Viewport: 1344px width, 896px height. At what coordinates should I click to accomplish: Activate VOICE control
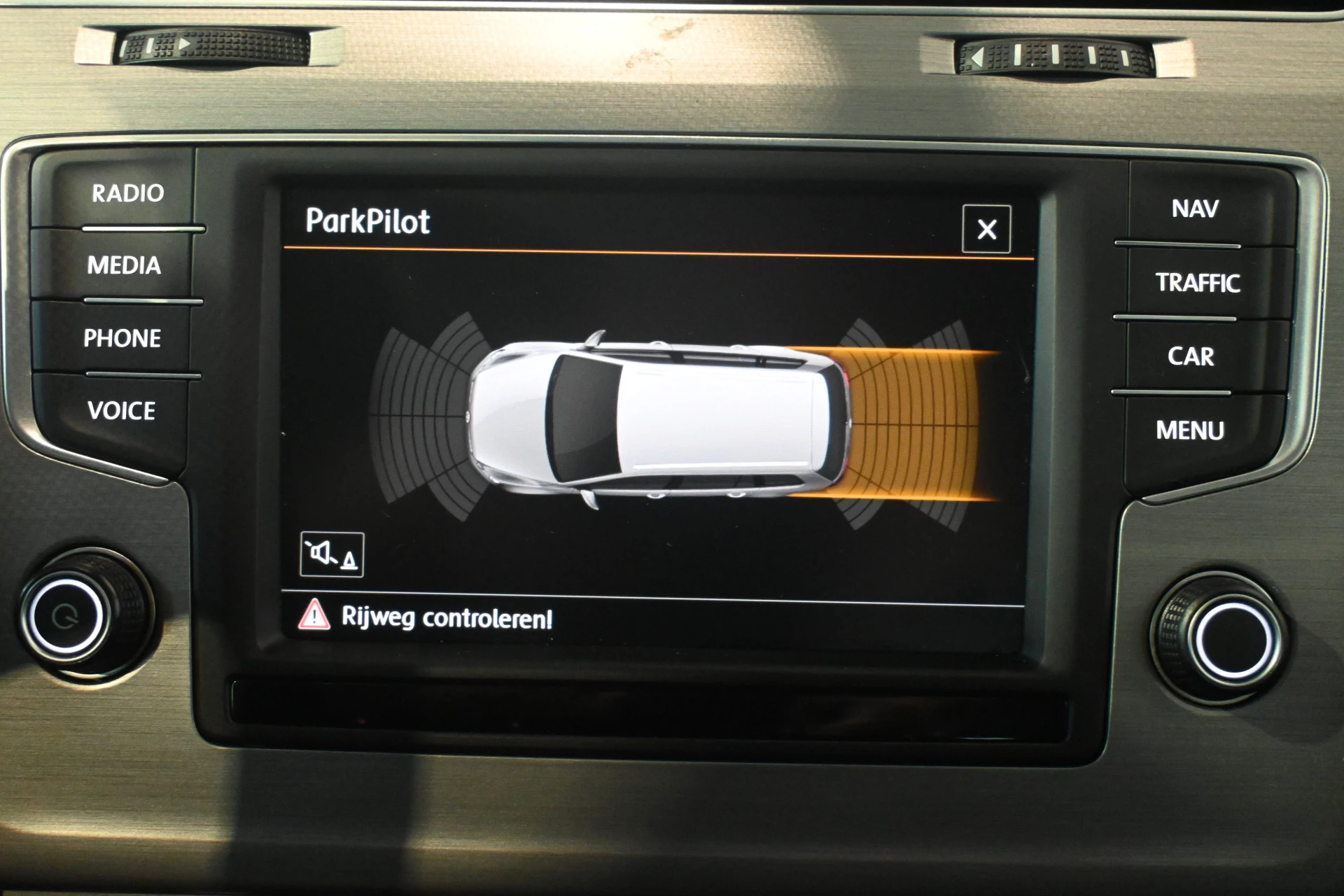tap(121, 411)
